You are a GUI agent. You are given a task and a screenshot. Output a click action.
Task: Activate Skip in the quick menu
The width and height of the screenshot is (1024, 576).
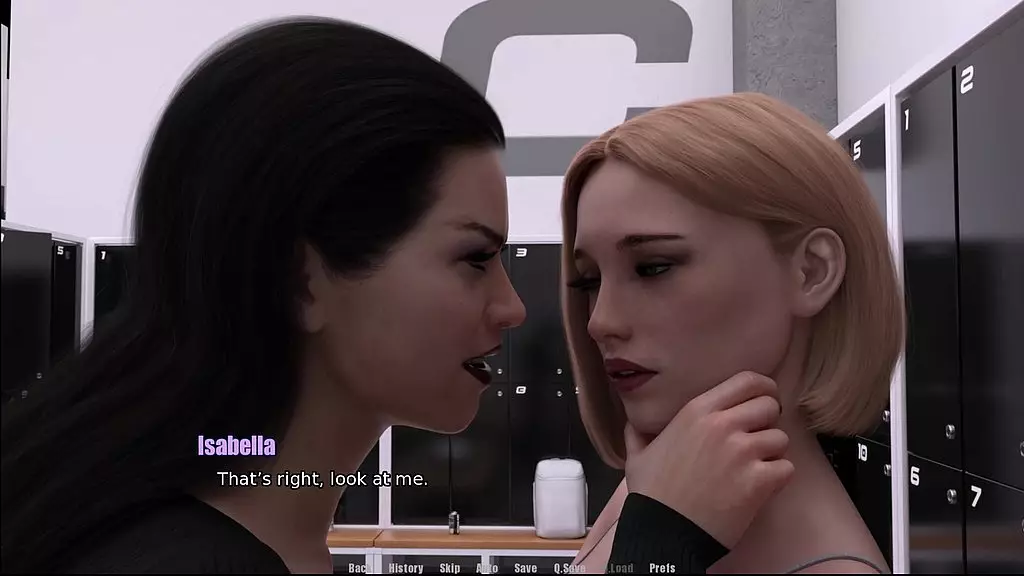click(x=450, y=568)
